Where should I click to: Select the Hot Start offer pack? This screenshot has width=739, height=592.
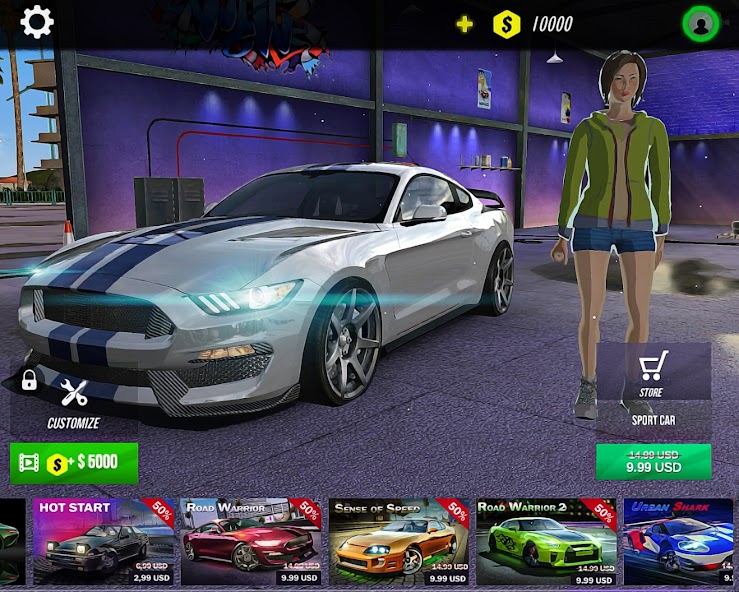(x=104, y=541)
